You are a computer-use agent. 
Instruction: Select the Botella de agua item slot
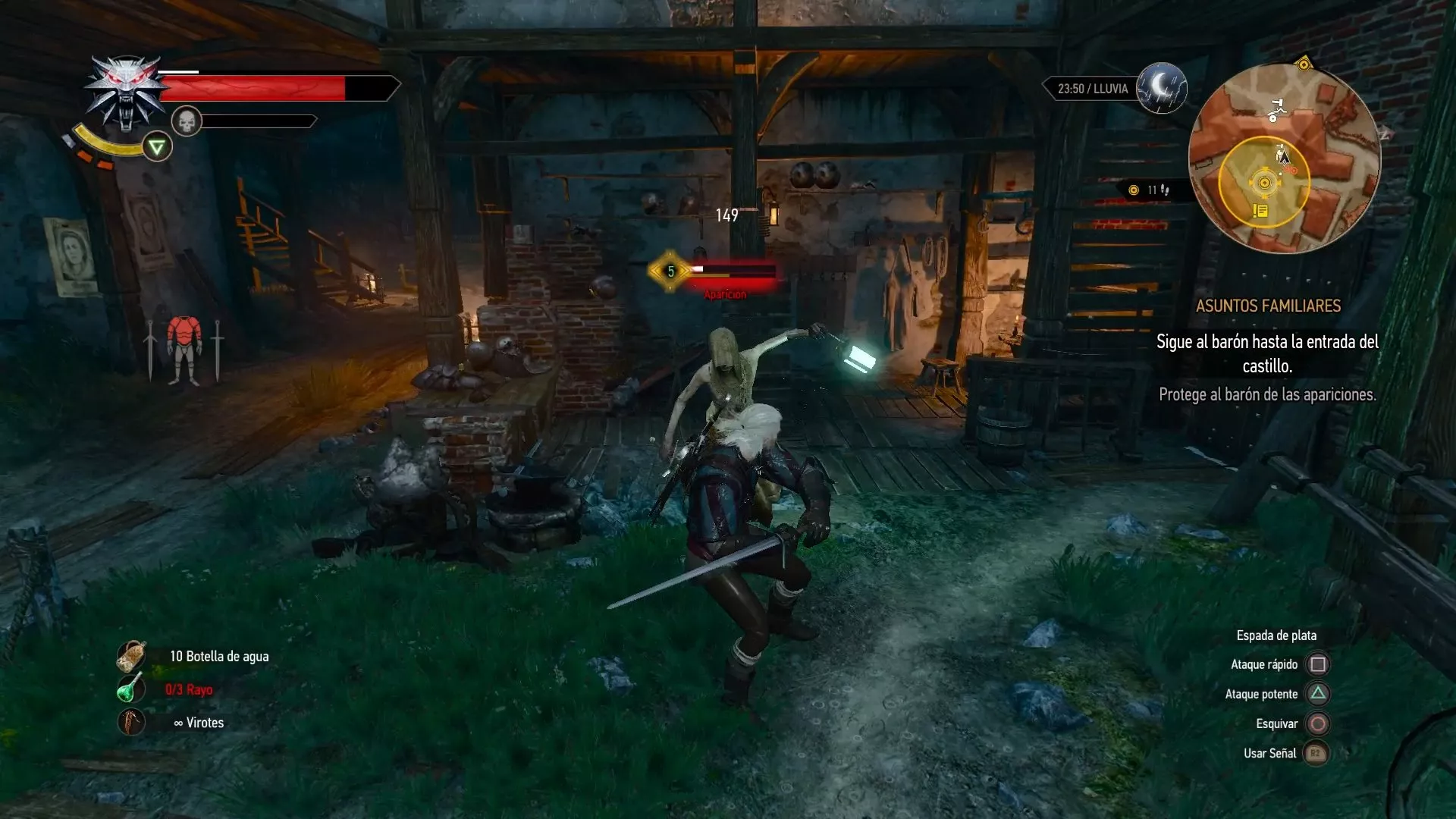pos(132,657)
